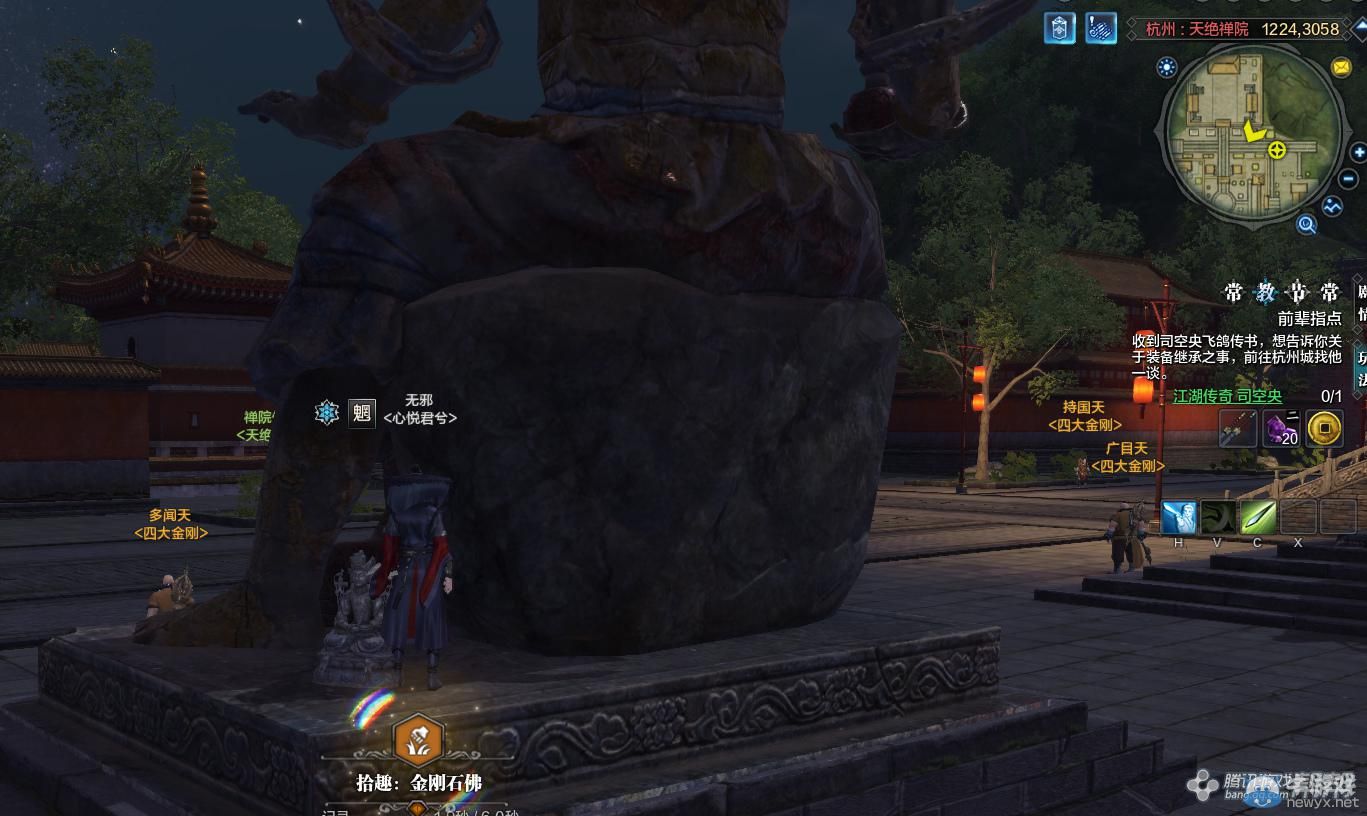Open the blue lantern icon at top
Screen dimensions: 1367x816
tap(1060, 27)
